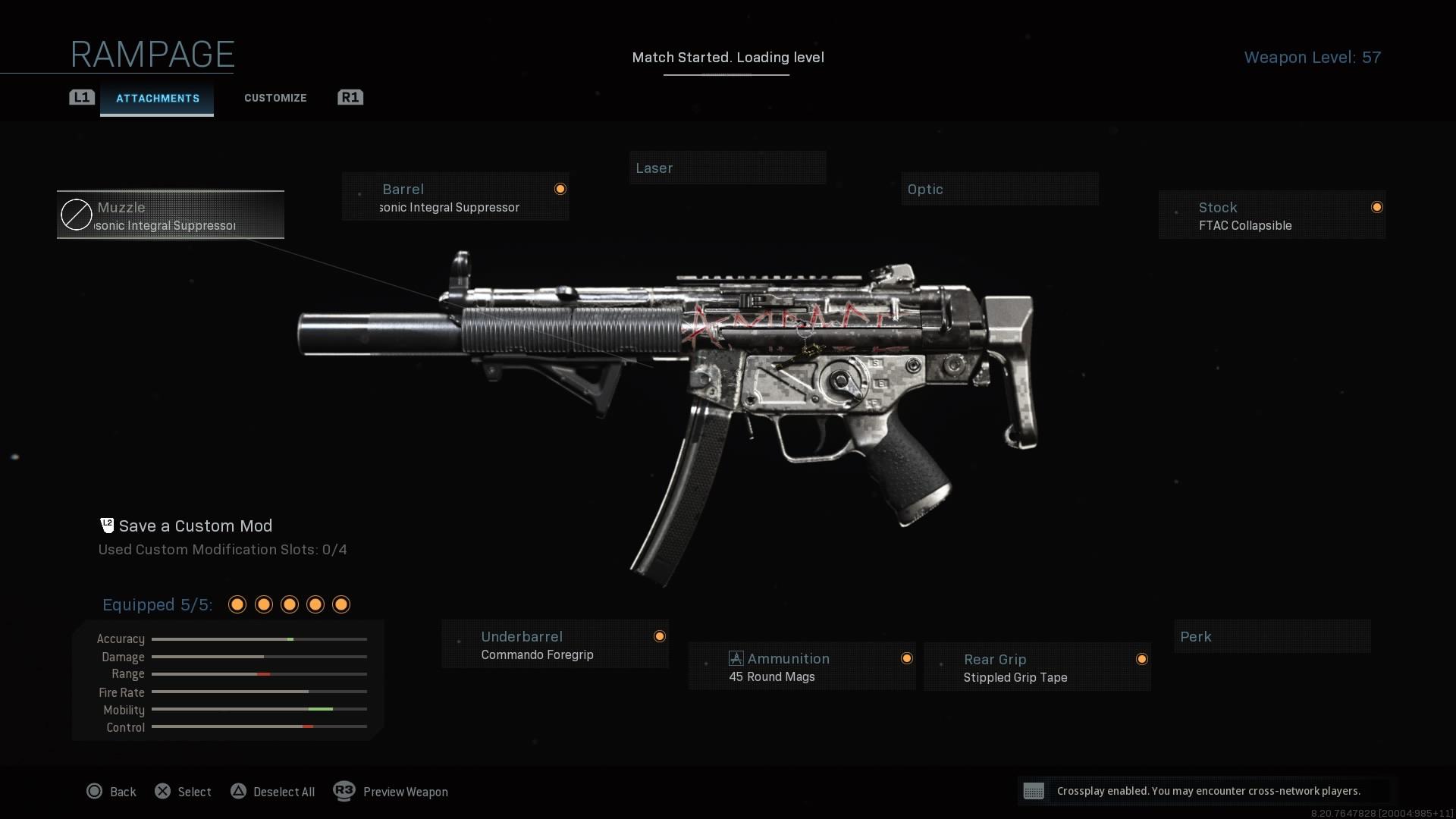
Task: Choose the empty Perk slot
Action: pyautogui.click(x=1272, y=637)
